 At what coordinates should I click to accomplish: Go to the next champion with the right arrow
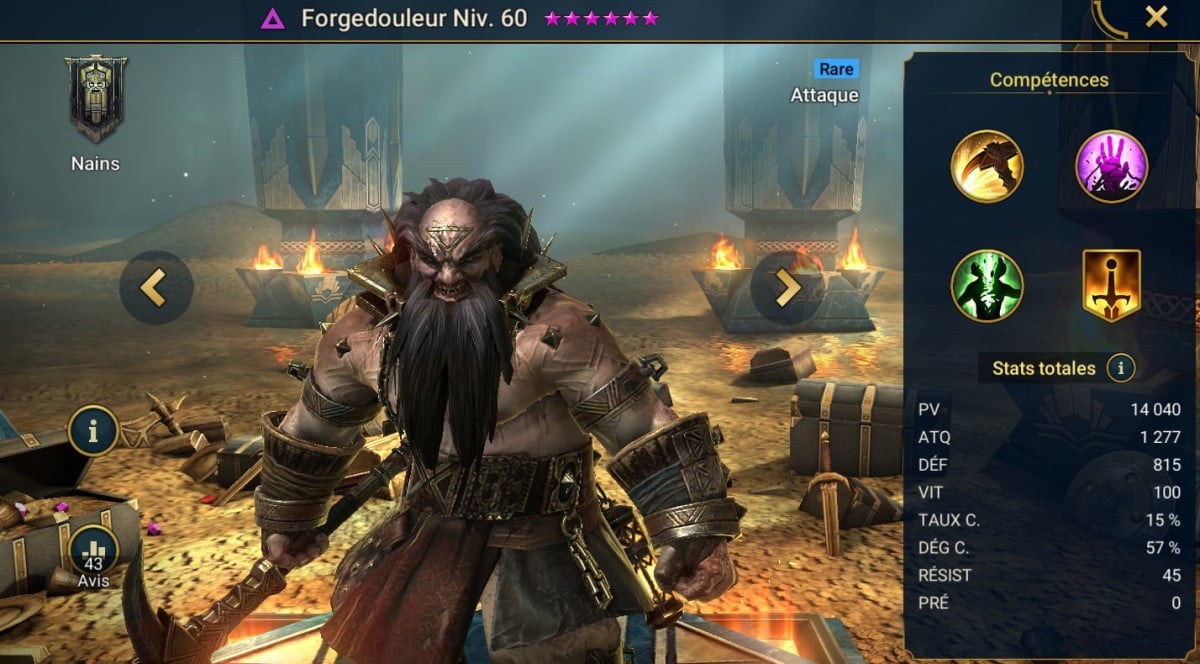click(x=787, y=287)
